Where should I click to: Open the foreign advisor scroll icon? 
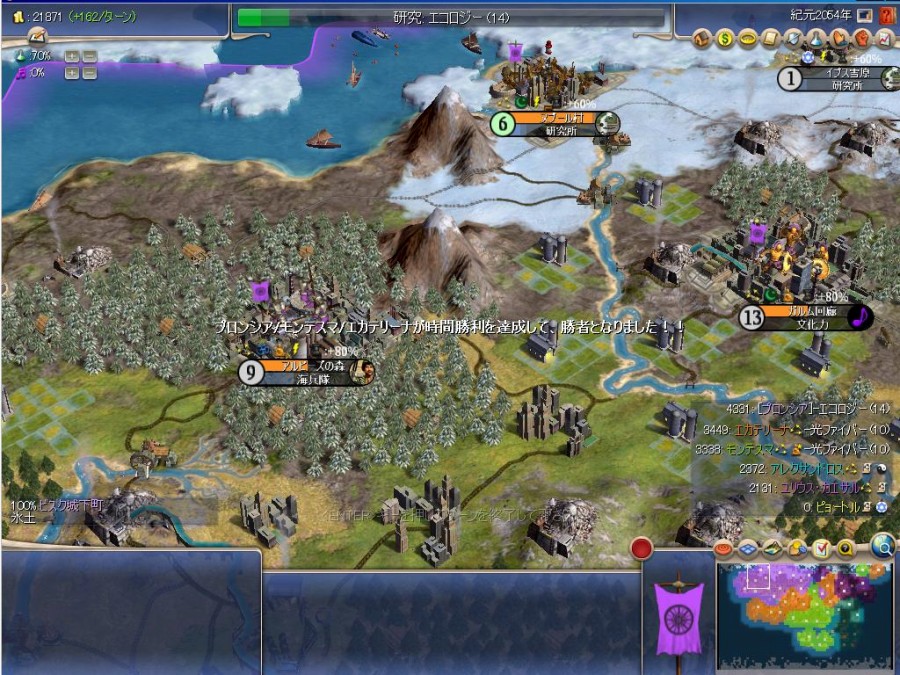pos(768,39)
